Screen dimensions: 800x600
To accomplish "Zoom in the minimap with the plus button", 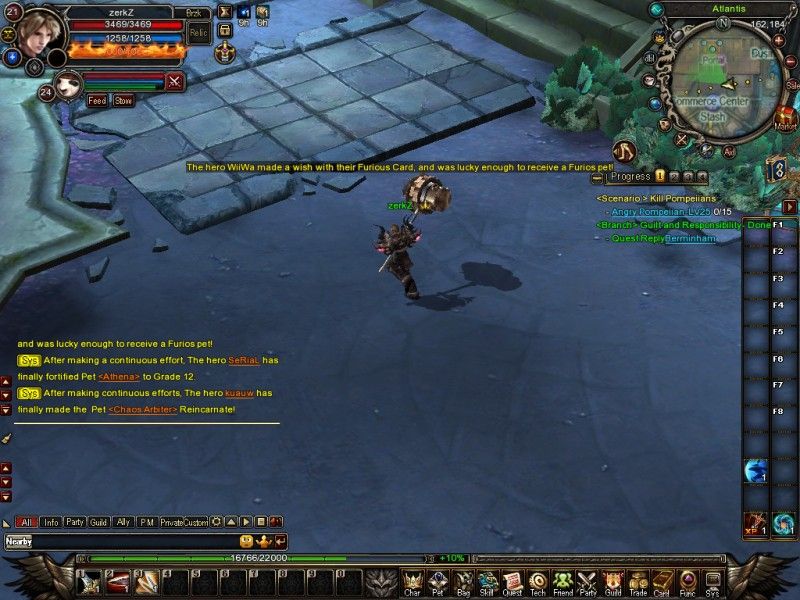I will (779, 40).
